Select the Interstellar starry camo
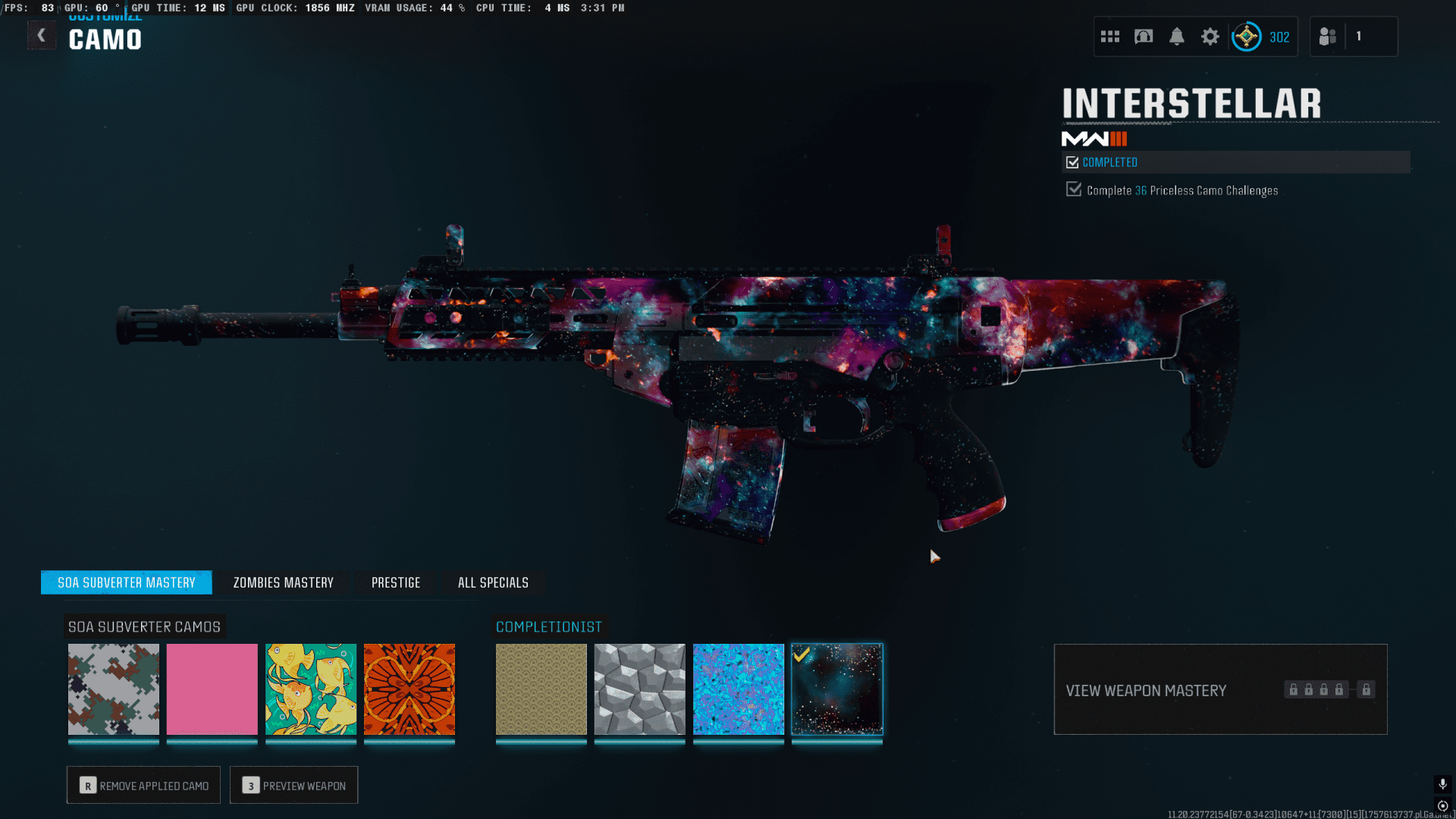Image resolution: width=1456 pixels, height=819 pixels. click(x=837, y=689)
